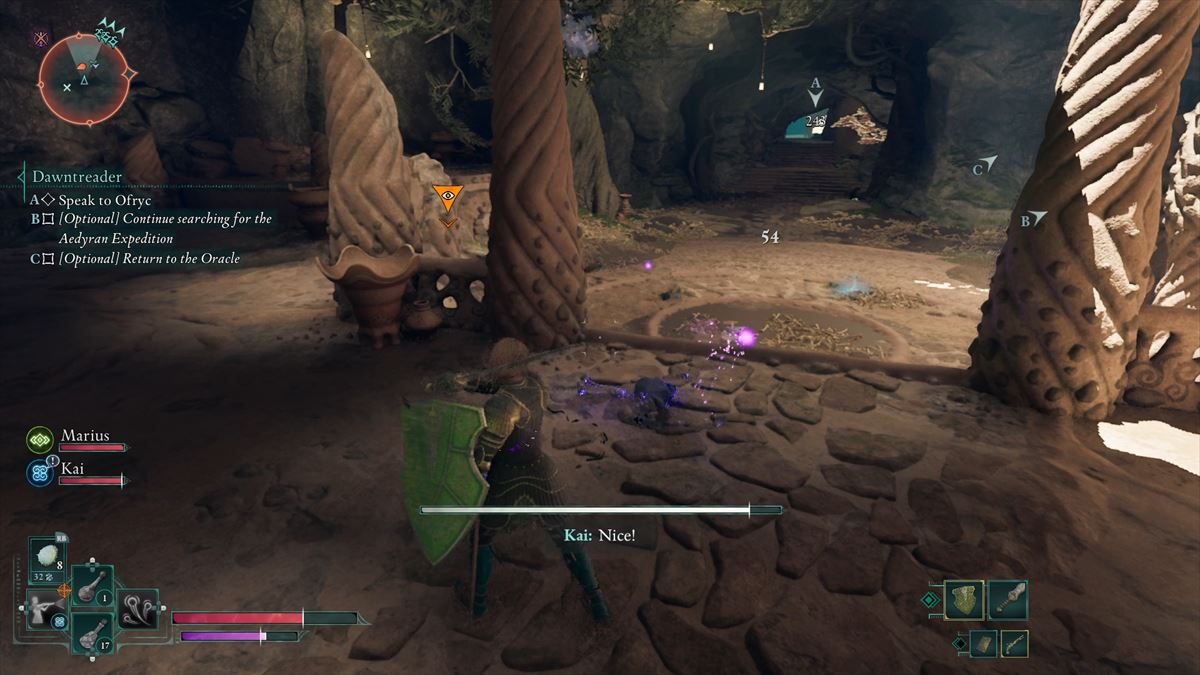The image size is (1200, 675).
Task: Use the potion slot showing 1
Action: click(x=92, y=585)
